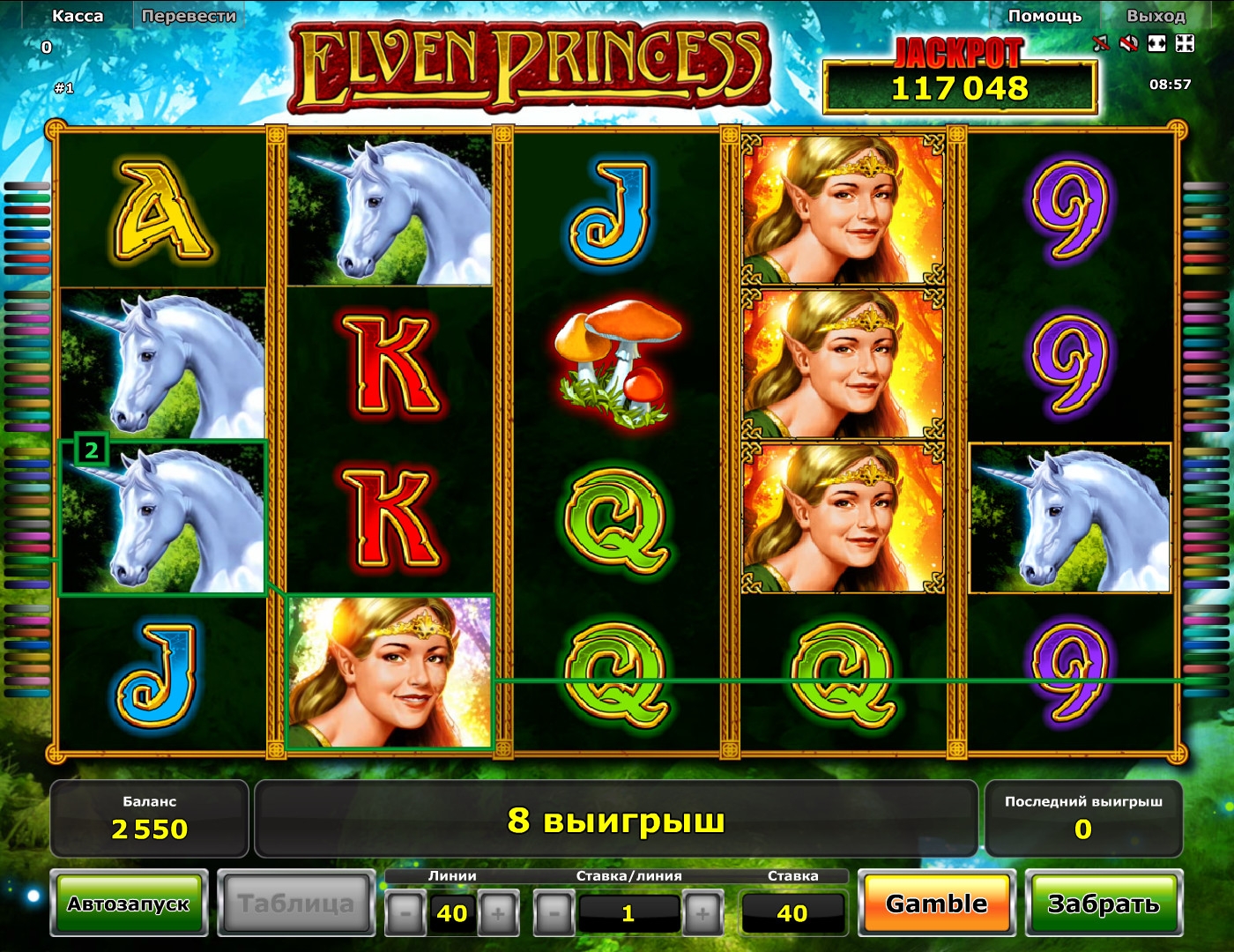This screenshot has height=952, width=1234.
Task: Start Автозапуск autoplay
Action: point(129,904)
